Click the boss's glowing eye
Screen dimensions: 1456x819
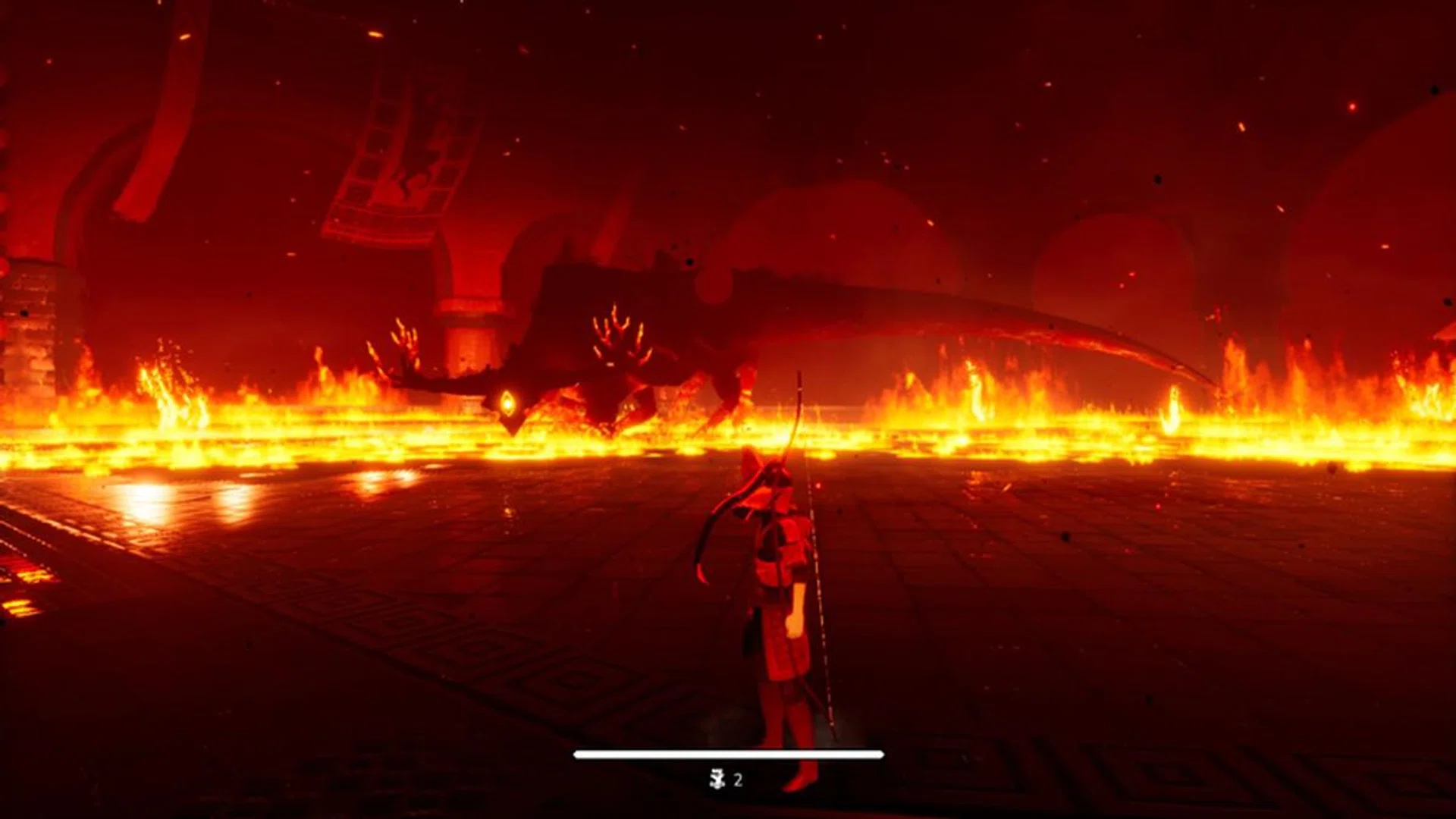pyautogui.click(x=507, y=402)
